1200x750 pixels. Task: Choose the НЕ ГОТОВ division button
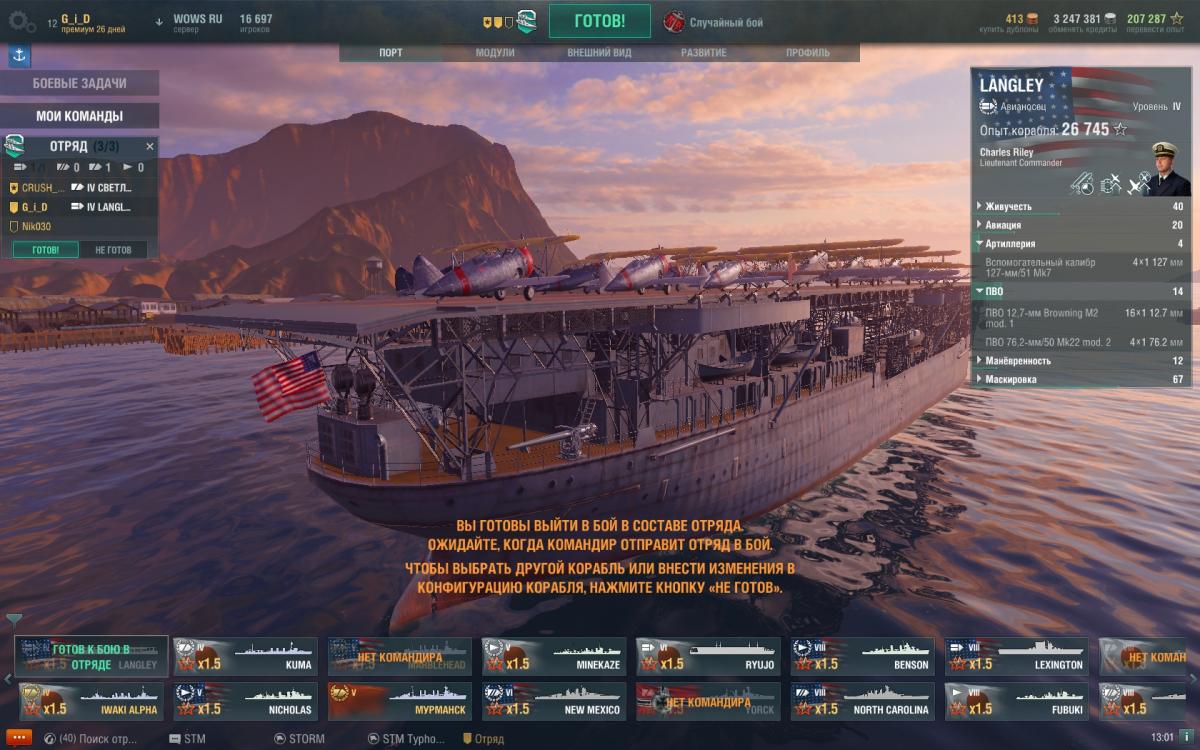[113, 250]
